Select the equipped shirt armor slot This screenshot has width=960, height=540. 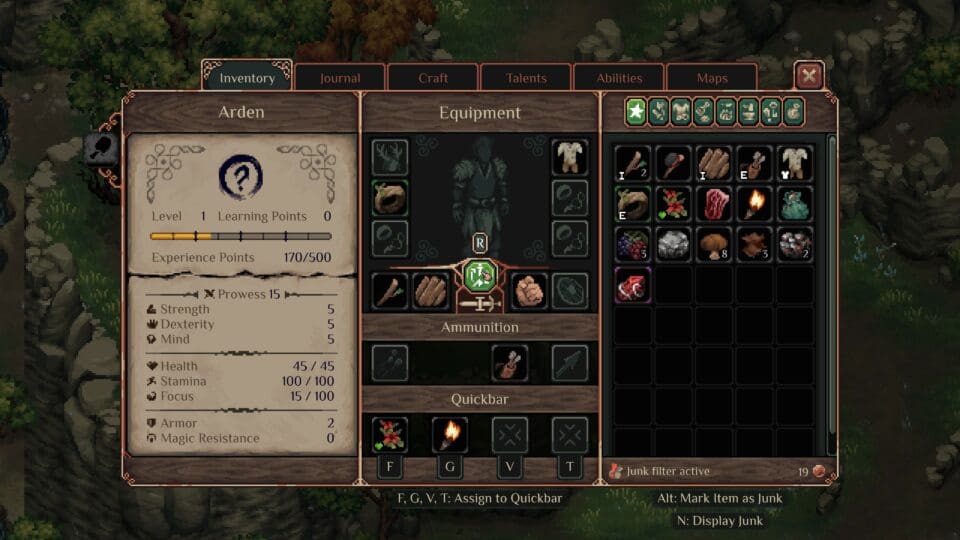coord(569,157)
